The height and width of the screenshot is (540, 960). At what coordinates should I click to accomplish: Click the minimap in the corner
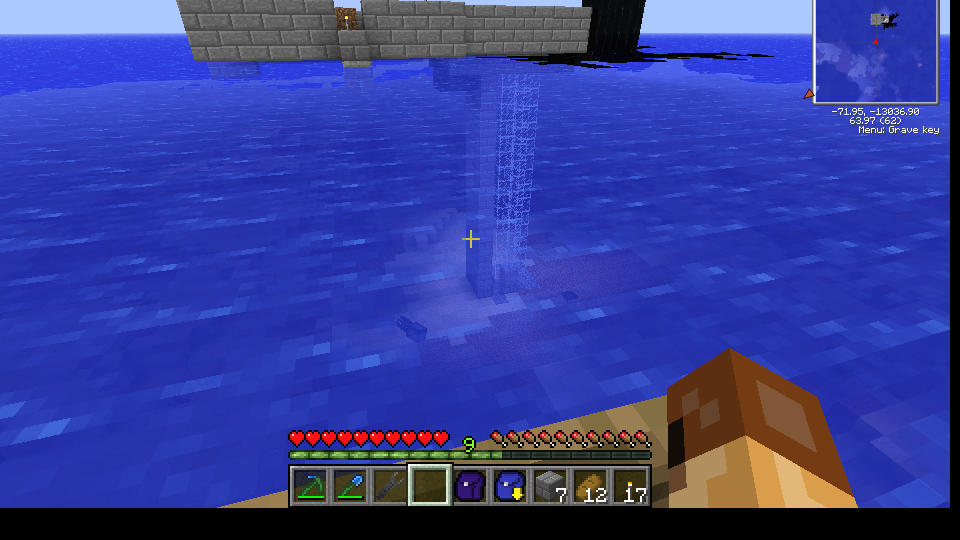point(876,50)
